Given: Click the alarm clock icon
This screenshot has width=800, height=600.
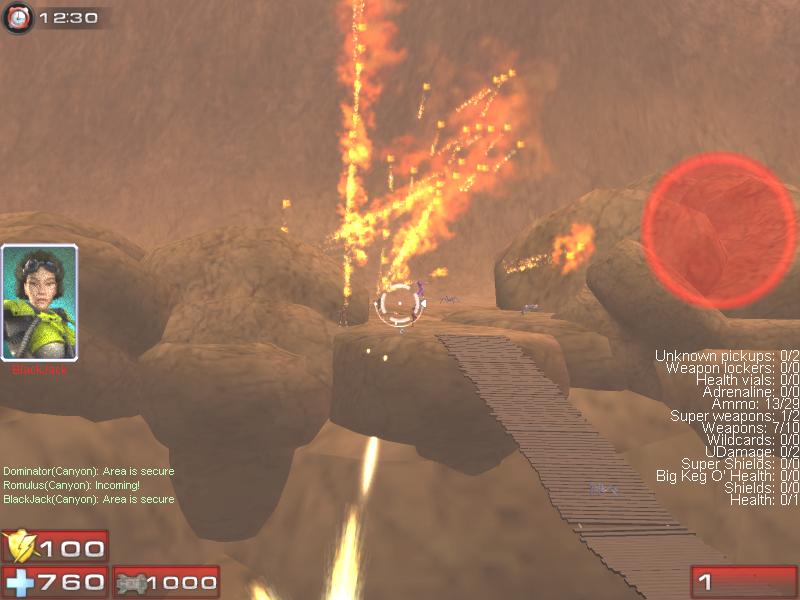Looking at the screenshot, I should pos(19,17).
